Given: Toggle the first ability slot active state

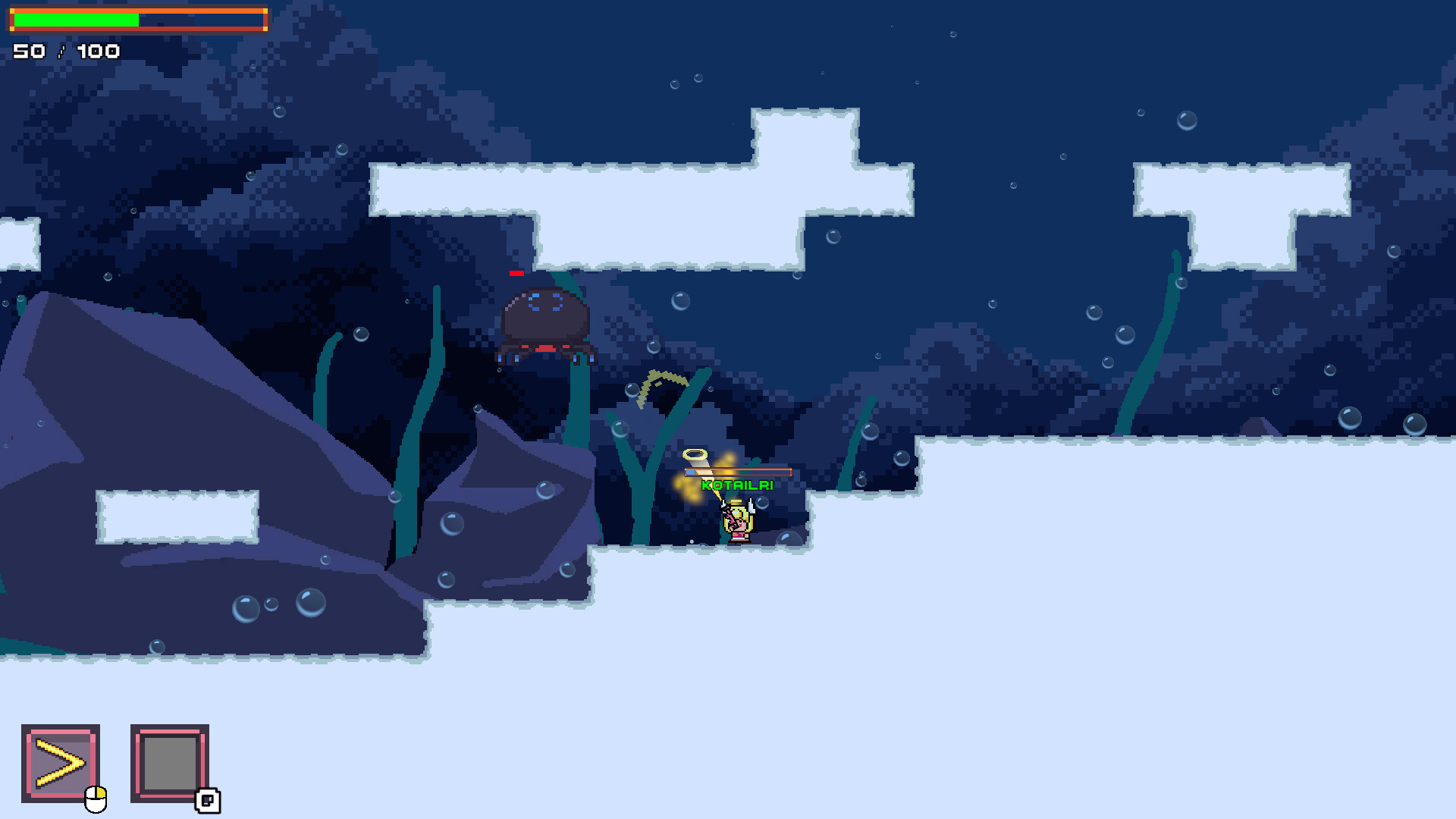Looking at the screenshot, I should (x=60, y=761).
